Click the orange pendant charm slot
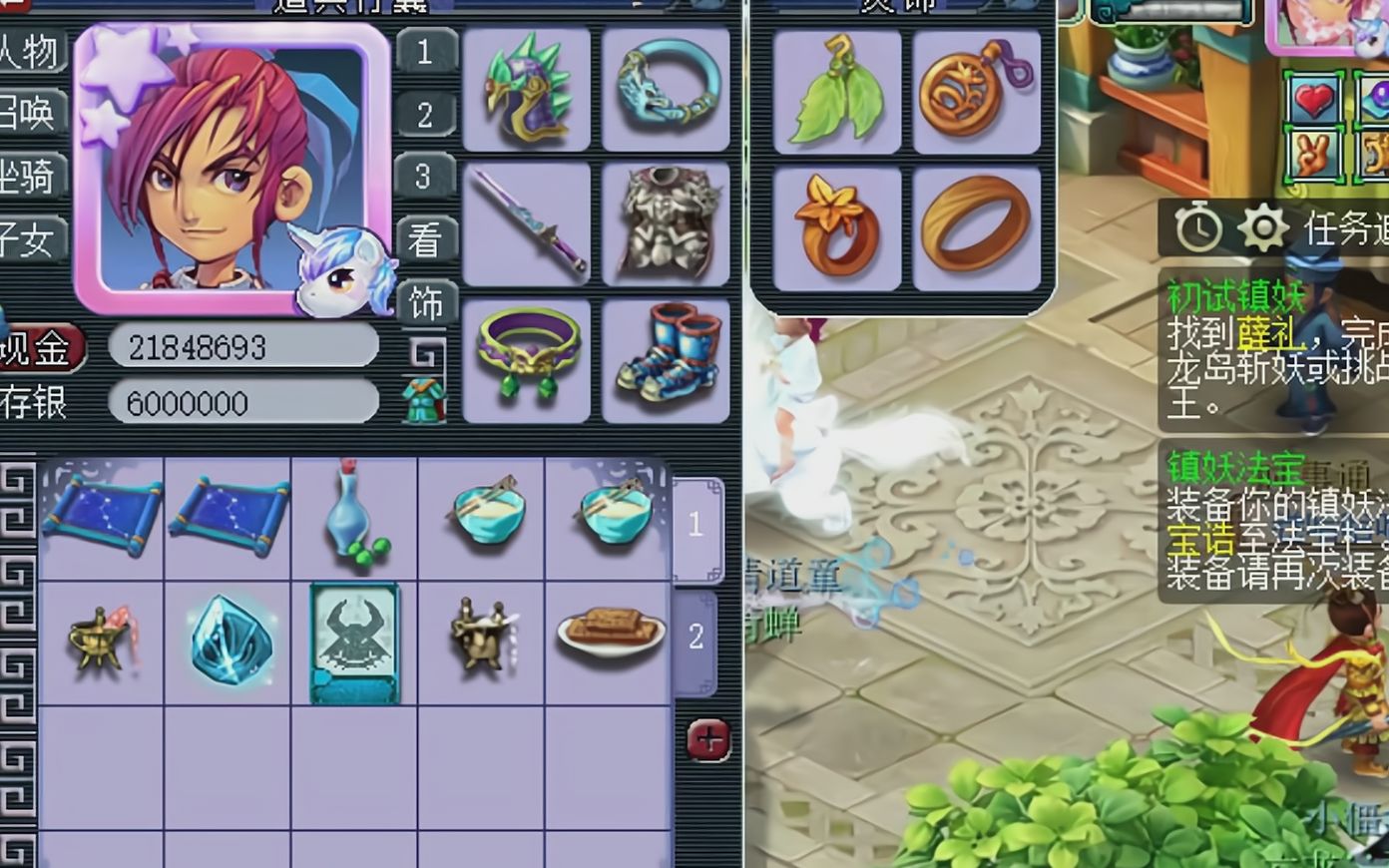1389x868 pixels. point(977,92)
